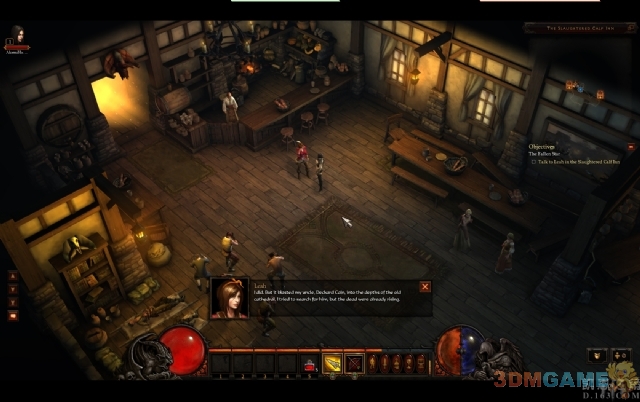Open the Slaughtered Calf Inn location banner
This screenshot has height=402, width=640.
pos(578,30)
